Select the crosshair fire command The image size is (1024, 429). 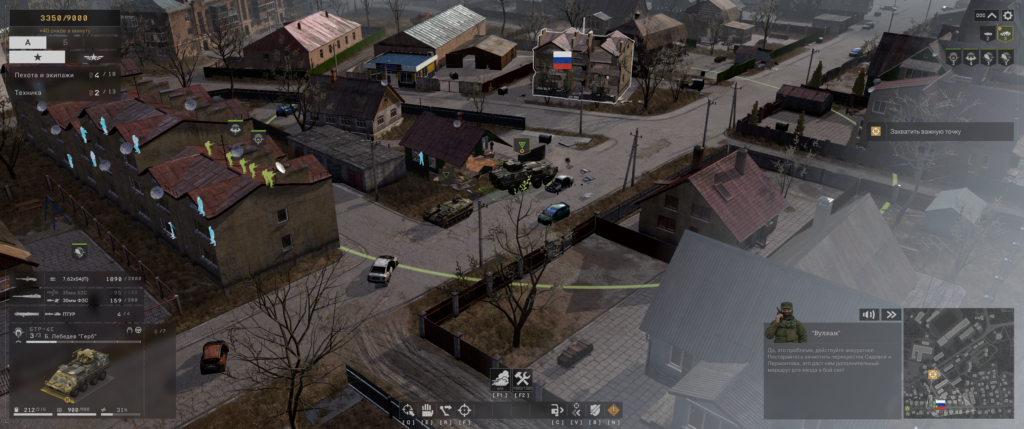pyautogui.click(x=464, y=409)
